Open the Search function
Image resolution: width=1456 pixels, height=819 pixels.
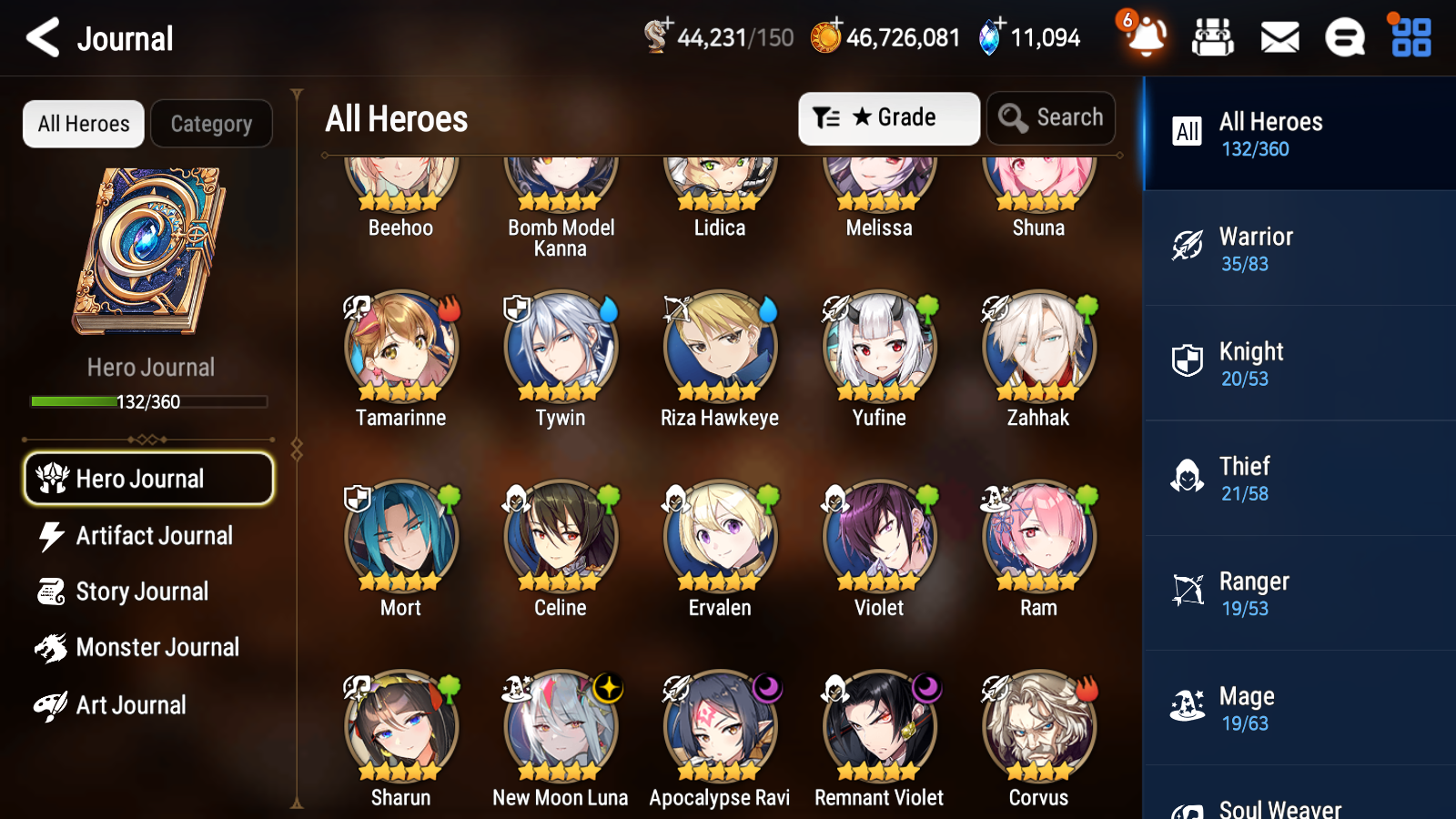1051,117
